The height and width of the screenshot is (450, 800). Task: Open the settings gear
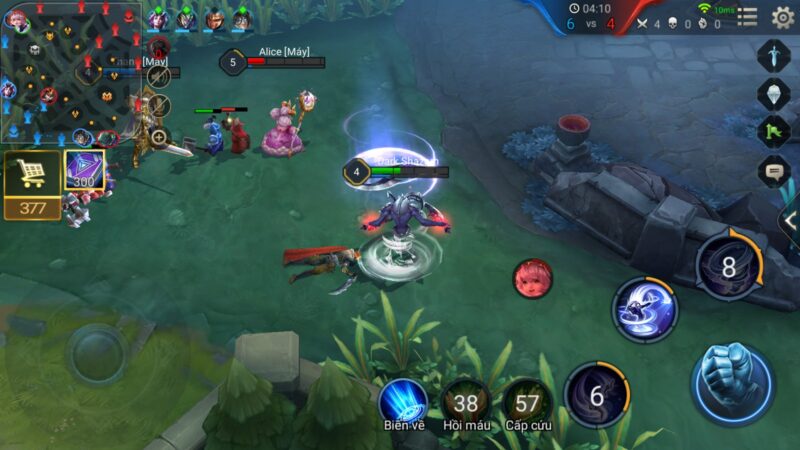tap(782, 17)
